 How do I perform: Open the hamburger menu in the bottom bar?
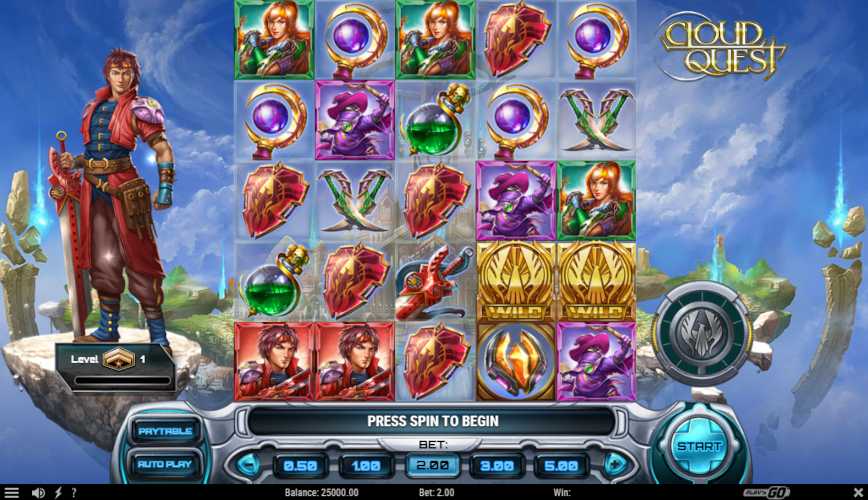(12, 493)
